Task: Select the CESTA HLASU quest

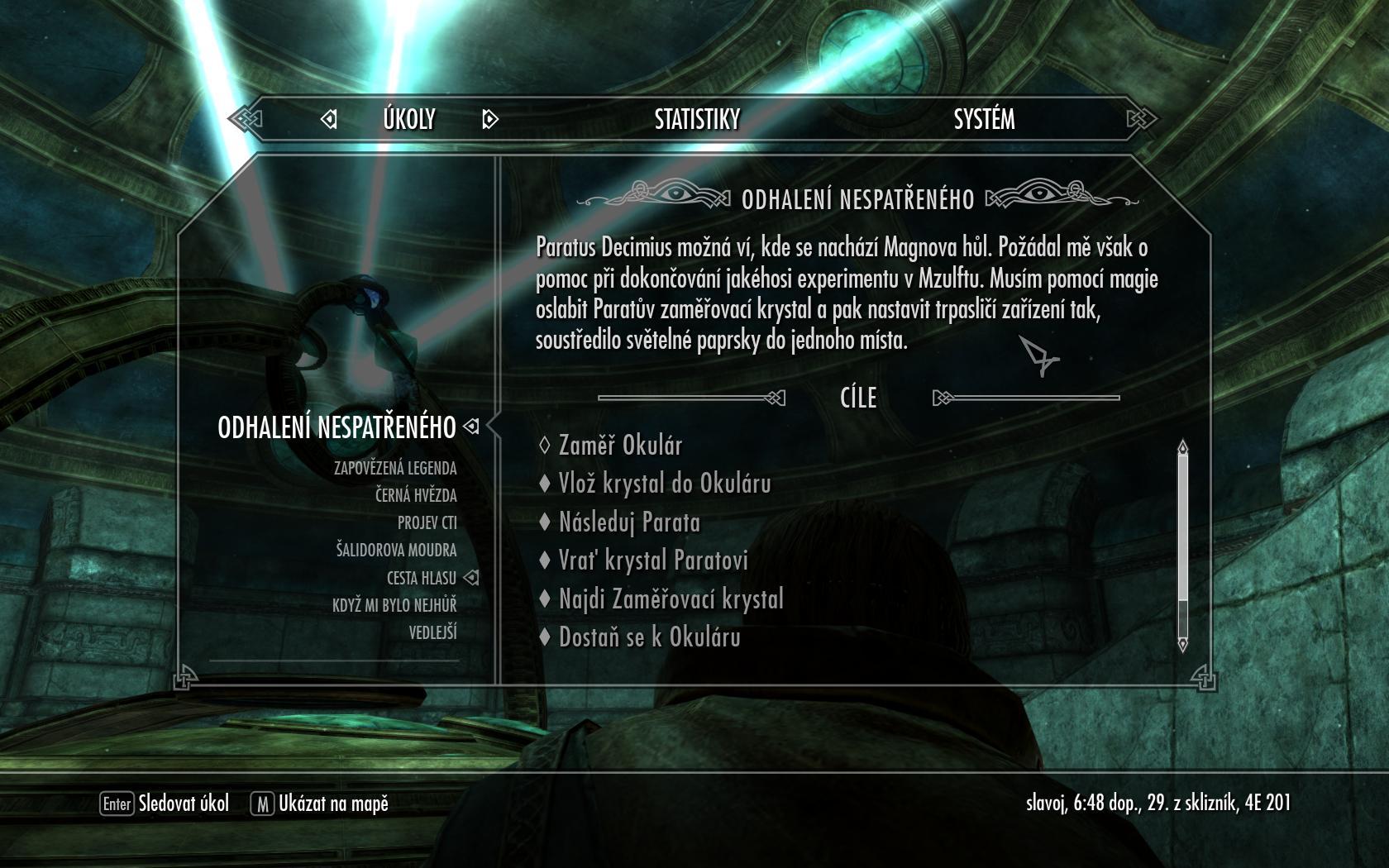Action: point(422,578)
